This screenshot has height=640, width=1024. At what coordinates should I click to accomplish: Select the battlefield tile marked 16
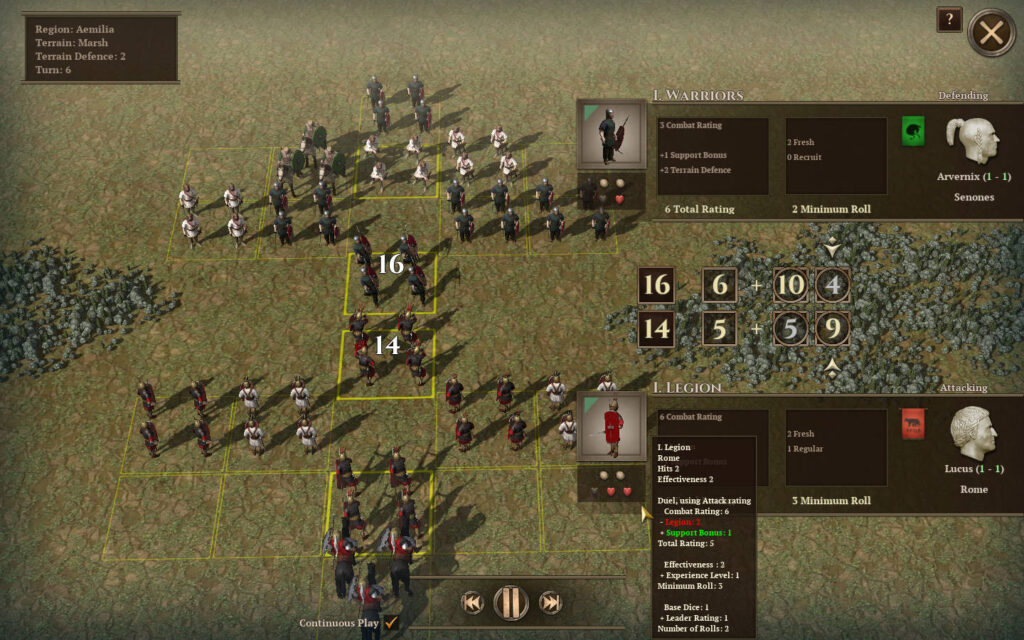[391, 283]
